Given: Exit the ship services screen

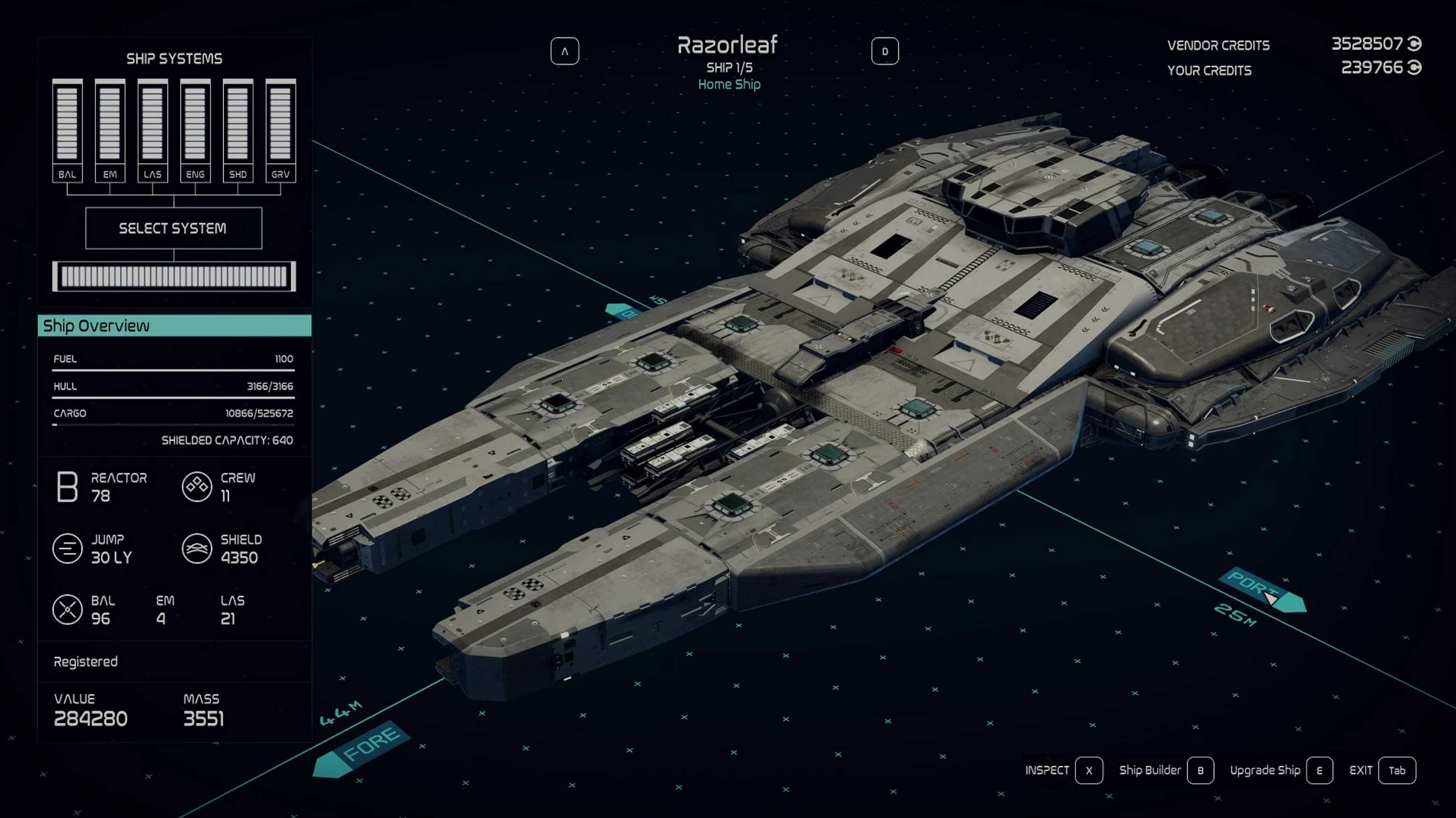Looking at the screenshot, I should pyautogui.click(x=1397, y=770).
